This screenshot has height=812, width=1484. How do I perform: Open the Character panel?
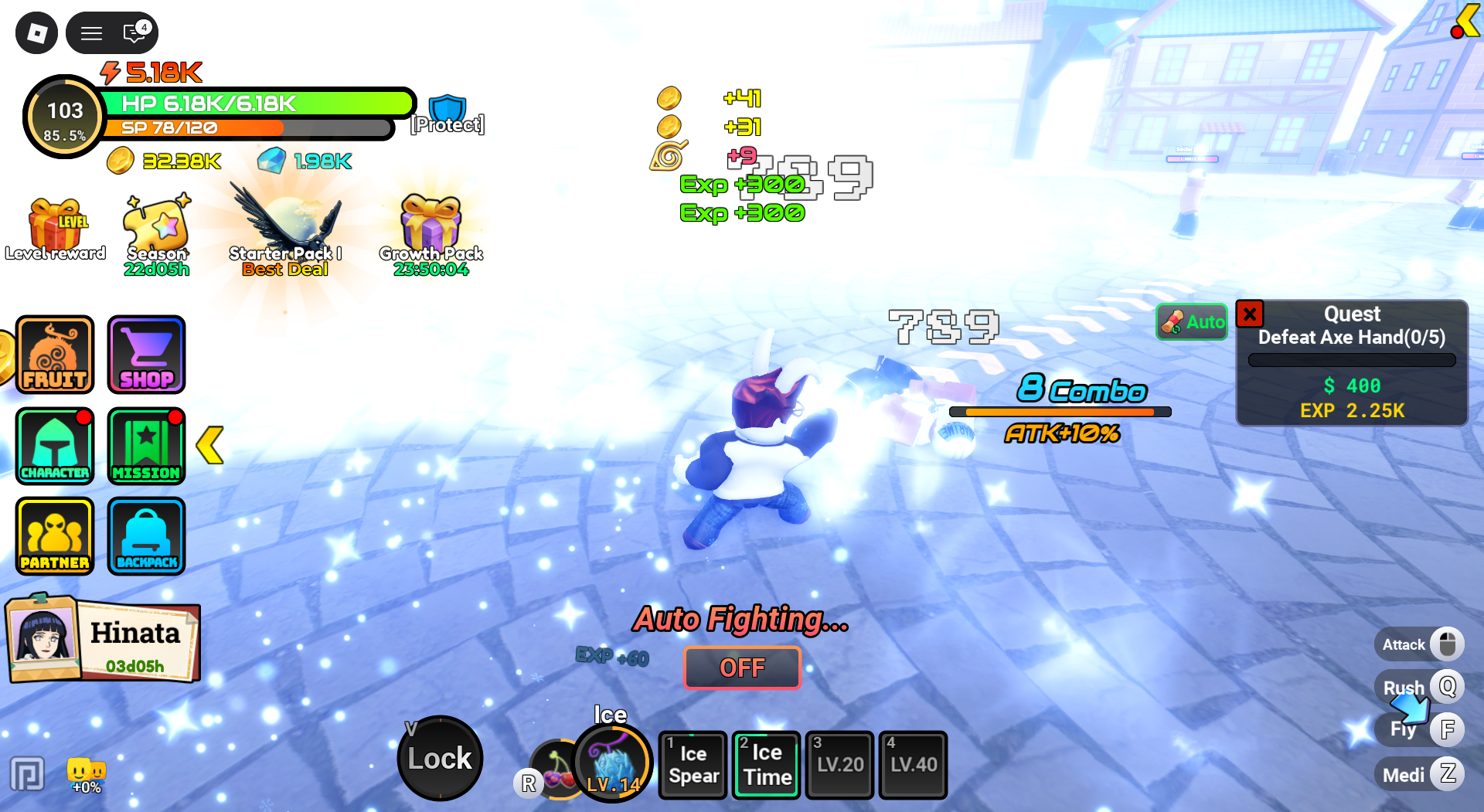pyautogui.click(x=54, y=446)
